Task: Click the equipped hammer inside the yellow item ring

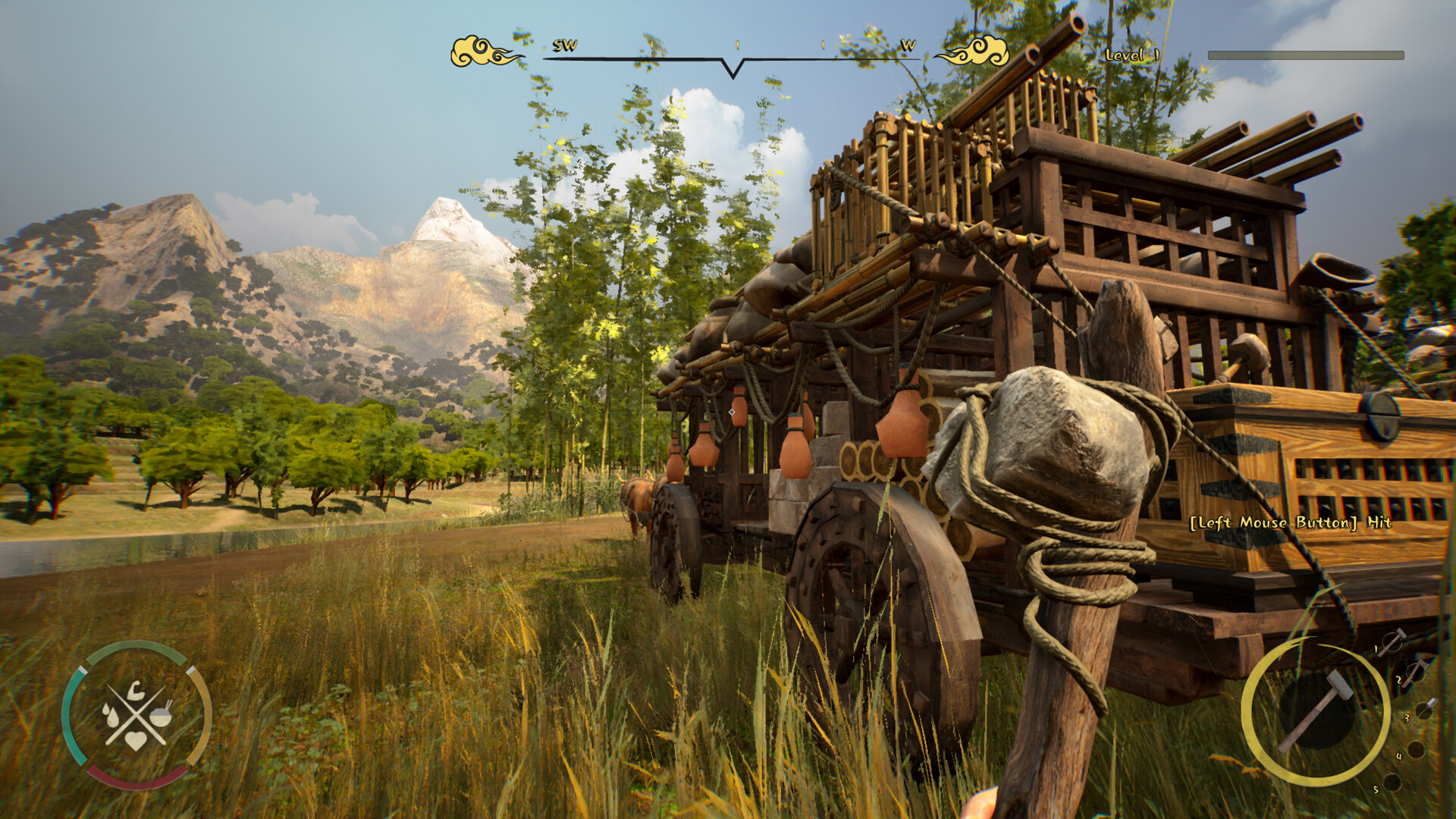Action: (1316, 711)
